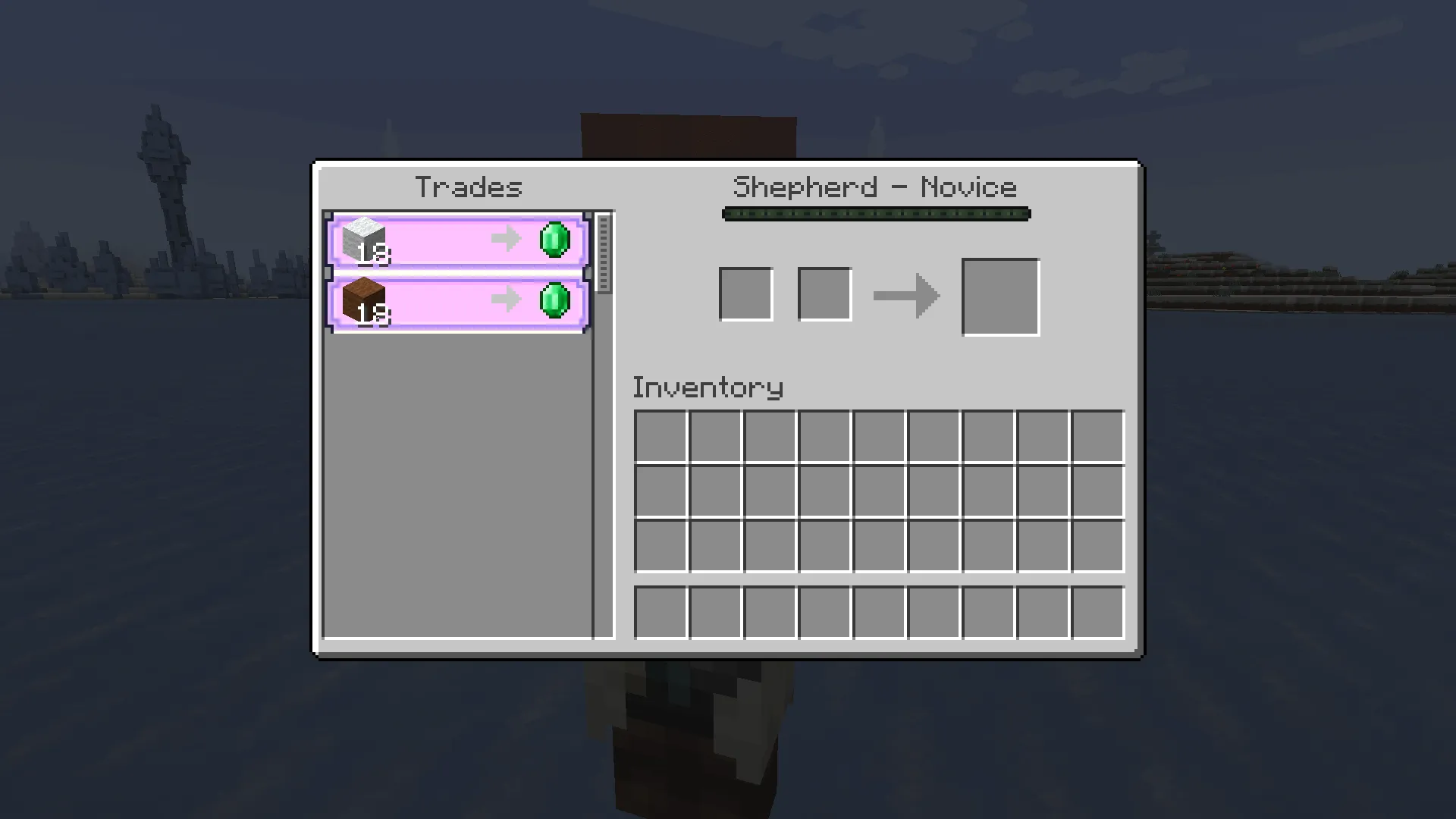The image size is (1456, 819).
Task: Click the second trade input slot
Action: point(824,294)
